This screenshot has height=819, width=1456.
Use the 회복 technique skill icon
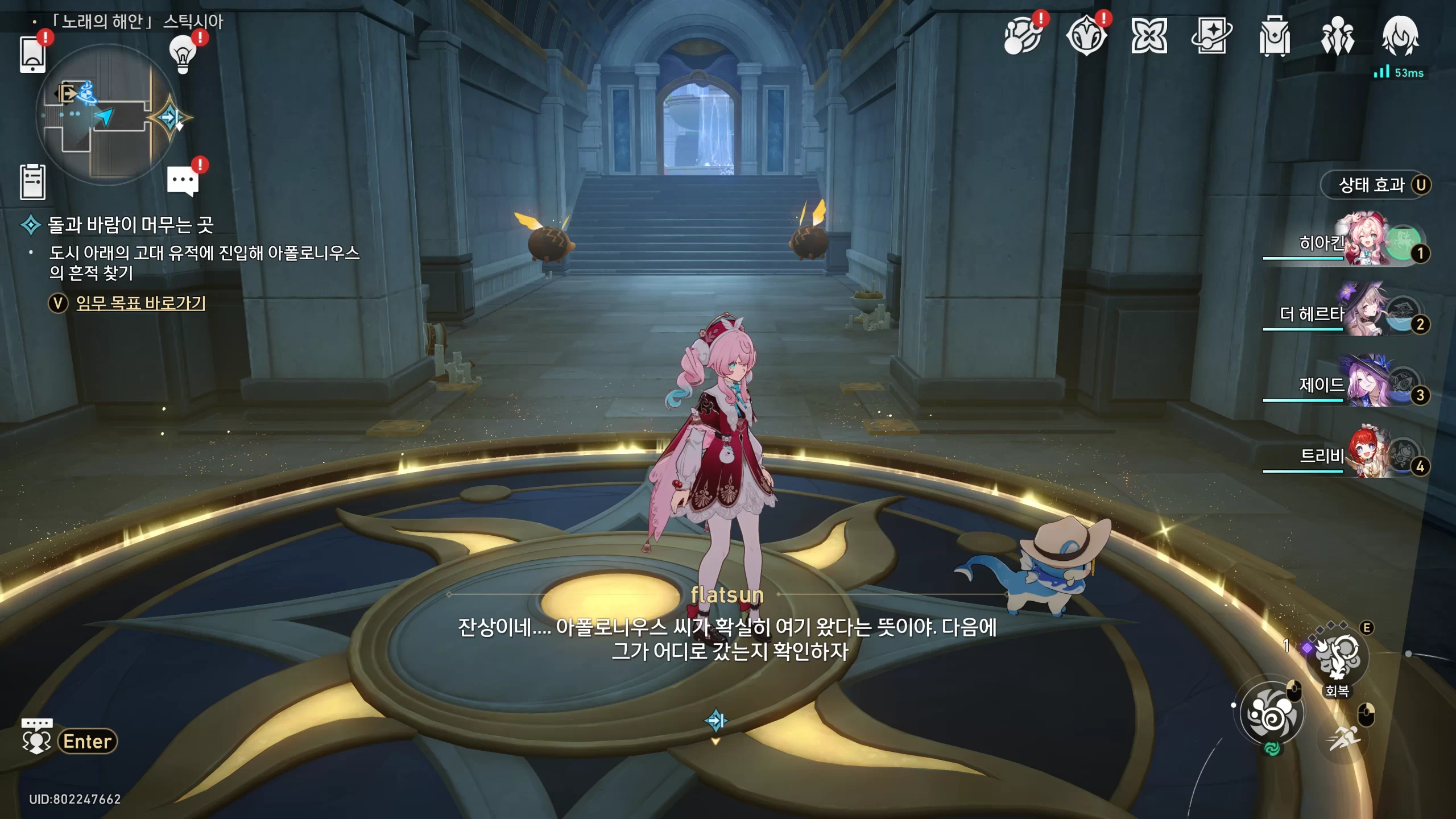tap(1337, 657)
